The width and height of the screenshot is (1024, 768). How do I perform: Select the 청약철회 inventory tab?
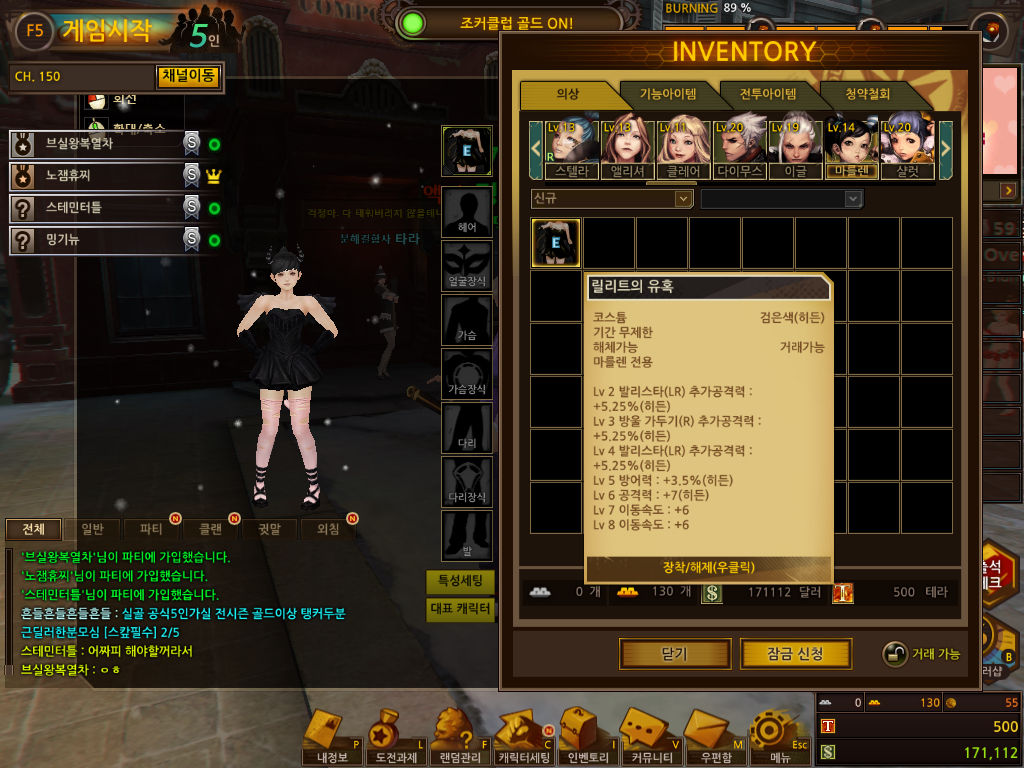click(x=867, y=95)
